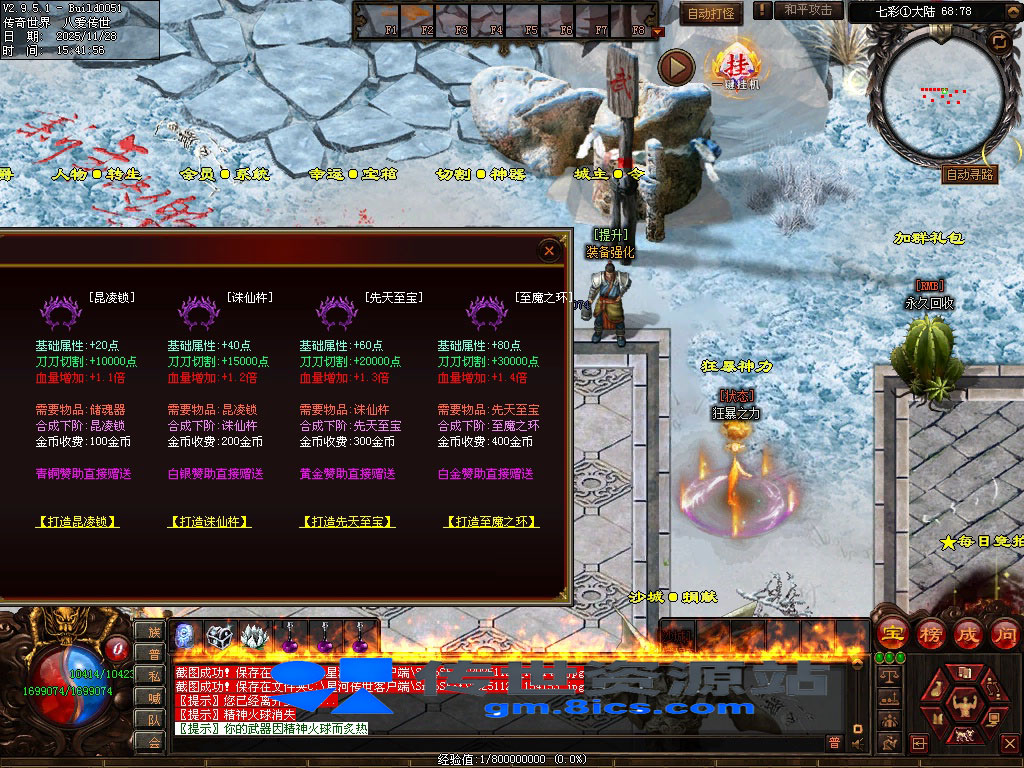
Task: Open the 宝 treasure round button
Action: pyautogui.click(x=892, y=633)
